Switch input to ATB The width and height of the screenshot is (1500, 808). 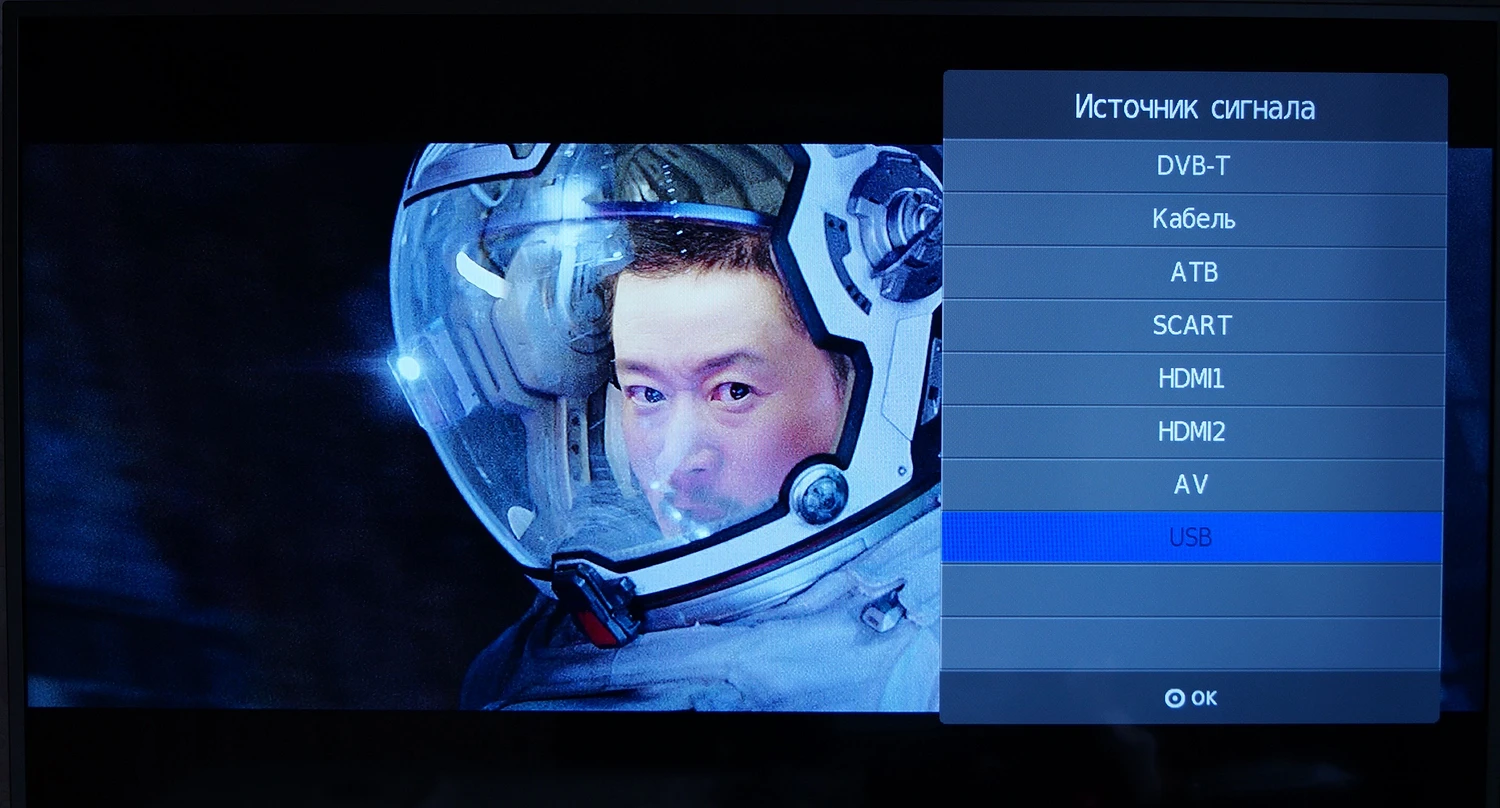[1193, 273]
